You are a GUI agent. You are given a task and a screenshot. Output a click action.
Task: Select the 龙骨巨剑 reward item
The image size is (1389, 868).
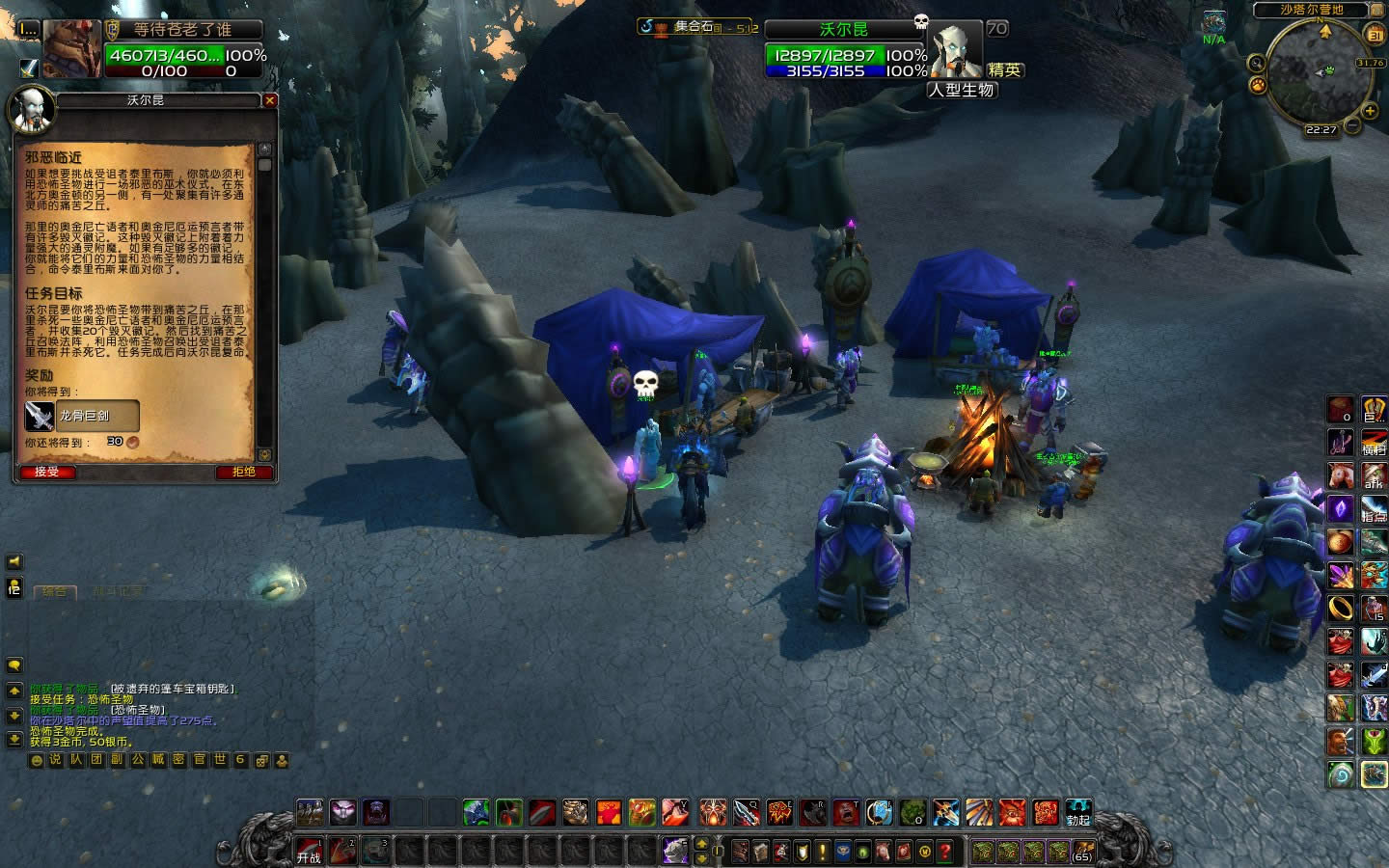pyautogui.click(x=82, y=416)
